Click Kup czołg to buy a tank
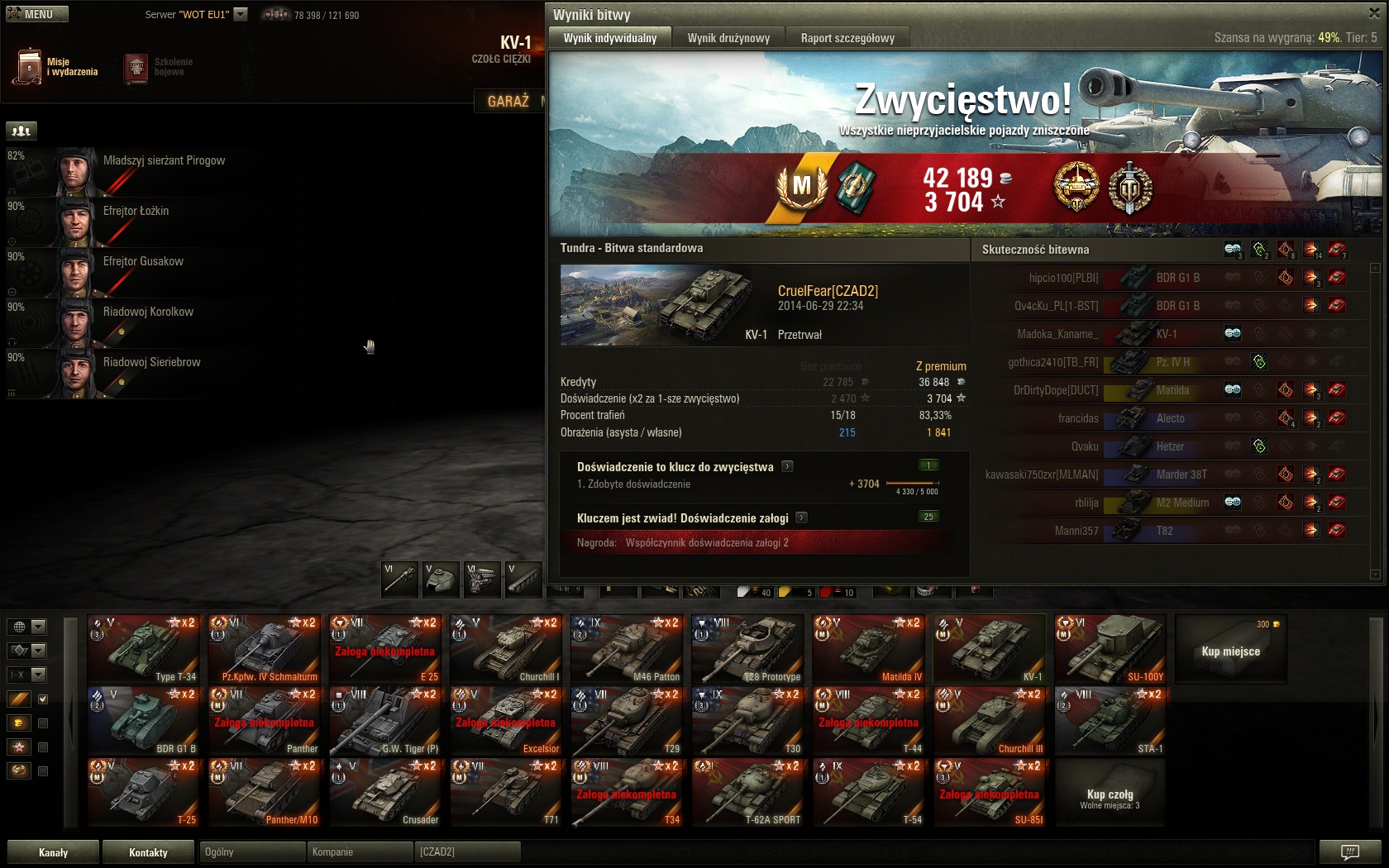This screenshot has height=868, width=1389. 1110,794
